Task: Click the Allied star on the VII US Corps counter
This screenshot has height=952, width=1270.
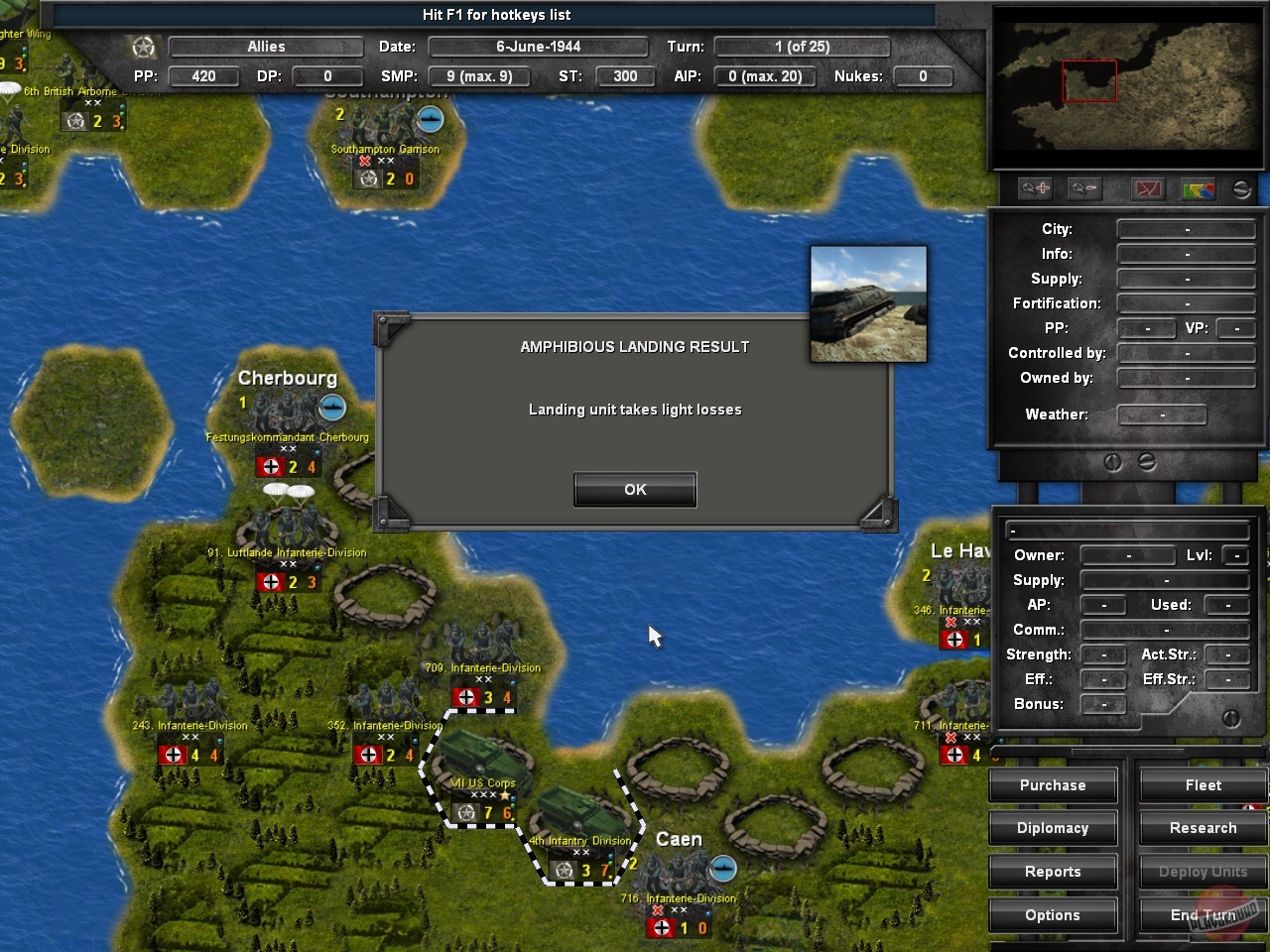Action: point(466,811)
